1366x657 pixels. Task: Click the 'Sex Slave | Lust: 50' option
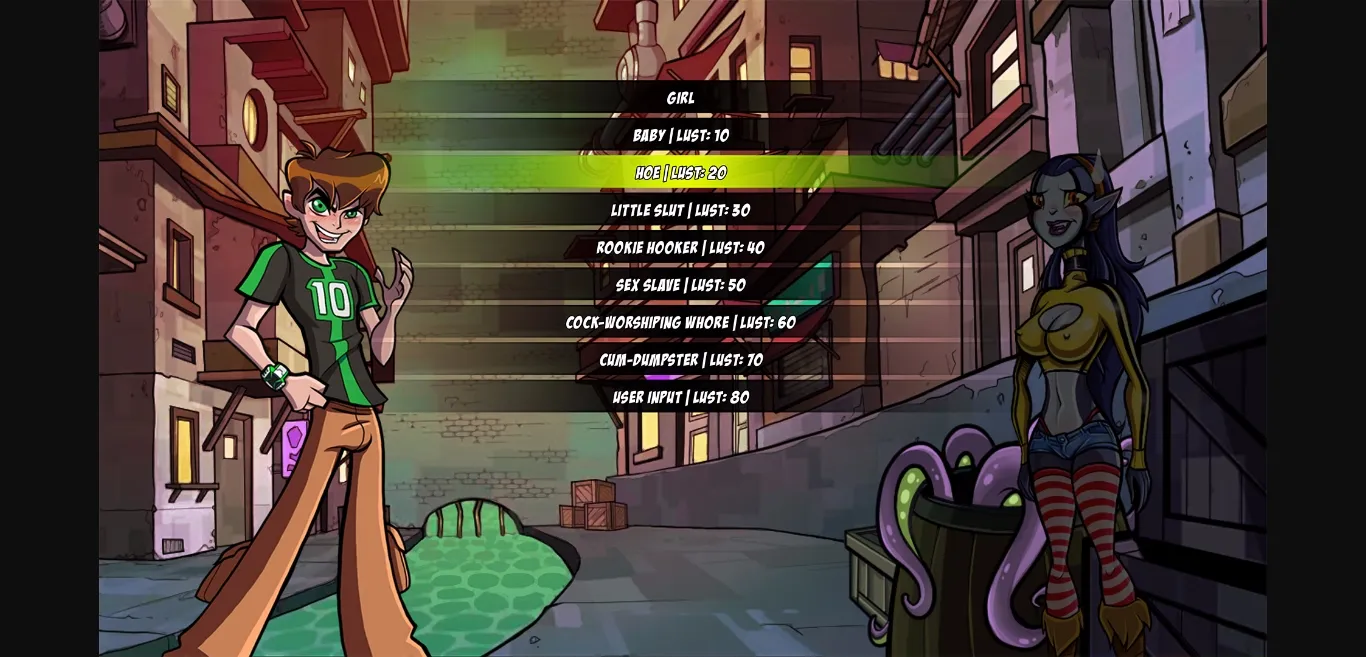click(681, 285)
